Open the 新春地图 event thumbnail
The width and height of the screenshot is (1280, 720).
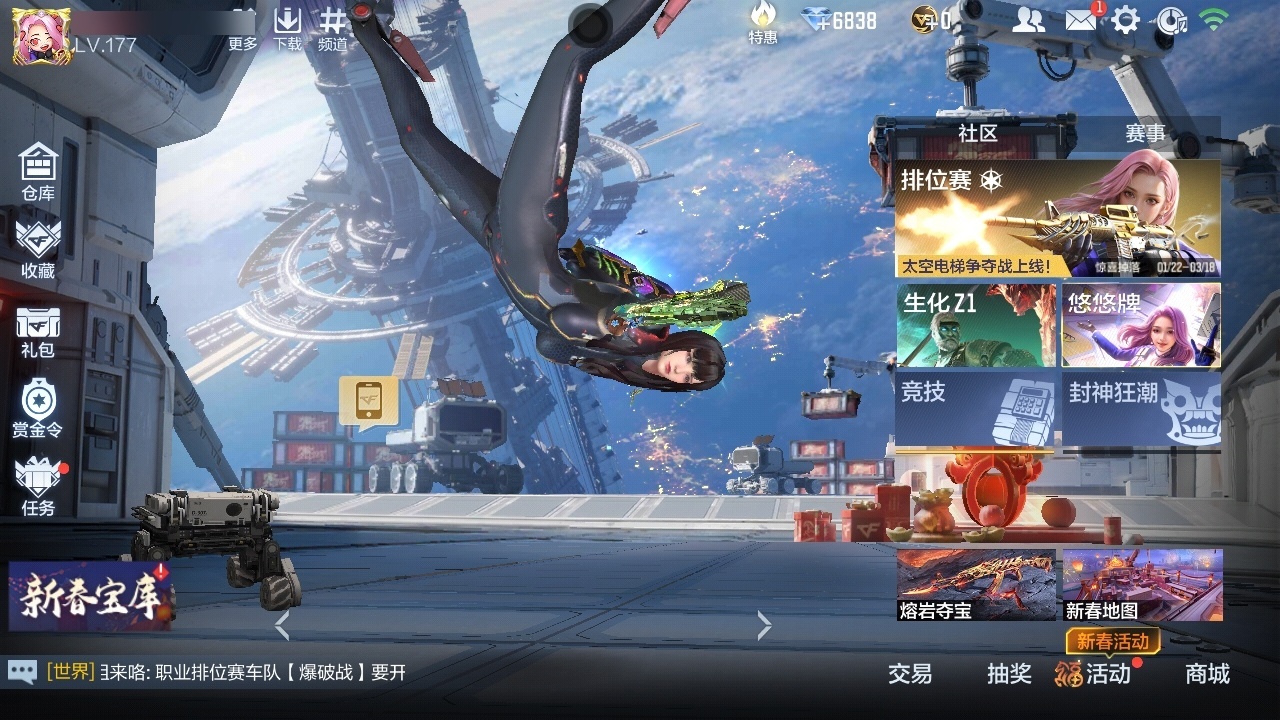click(1142, 585)
